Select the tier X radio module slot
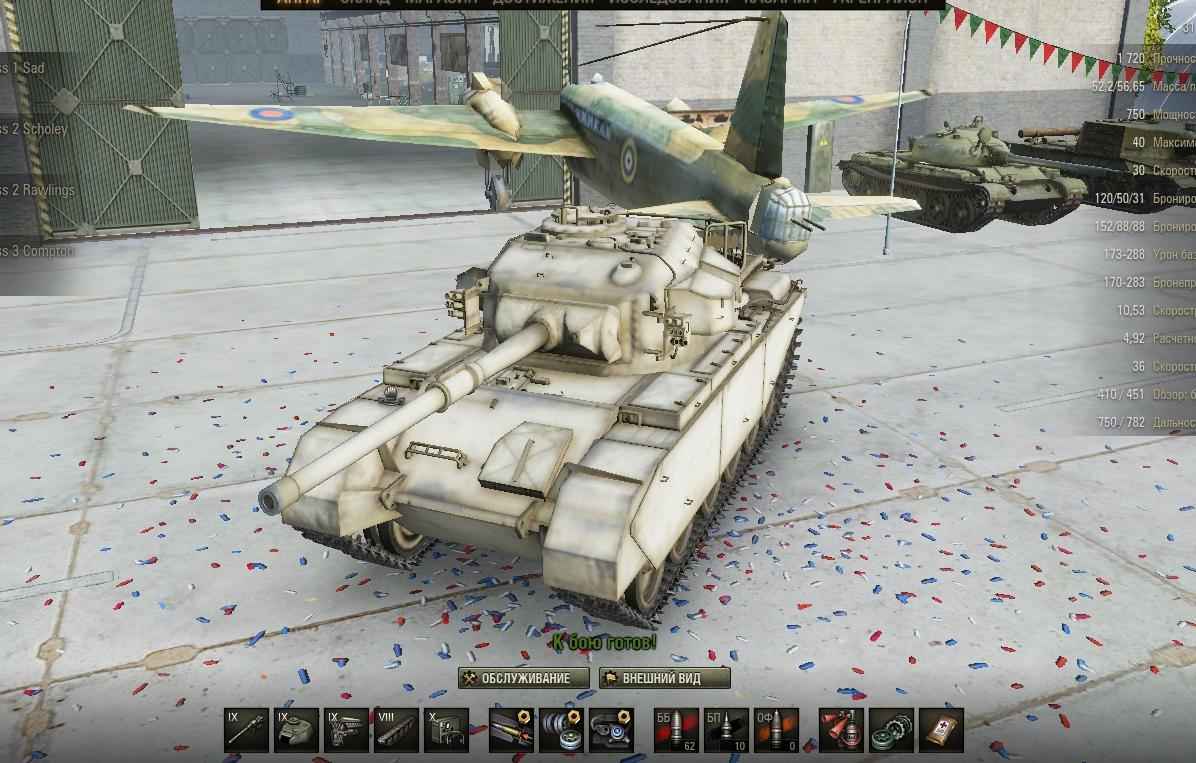The image size is (1196, 763). 446,730
